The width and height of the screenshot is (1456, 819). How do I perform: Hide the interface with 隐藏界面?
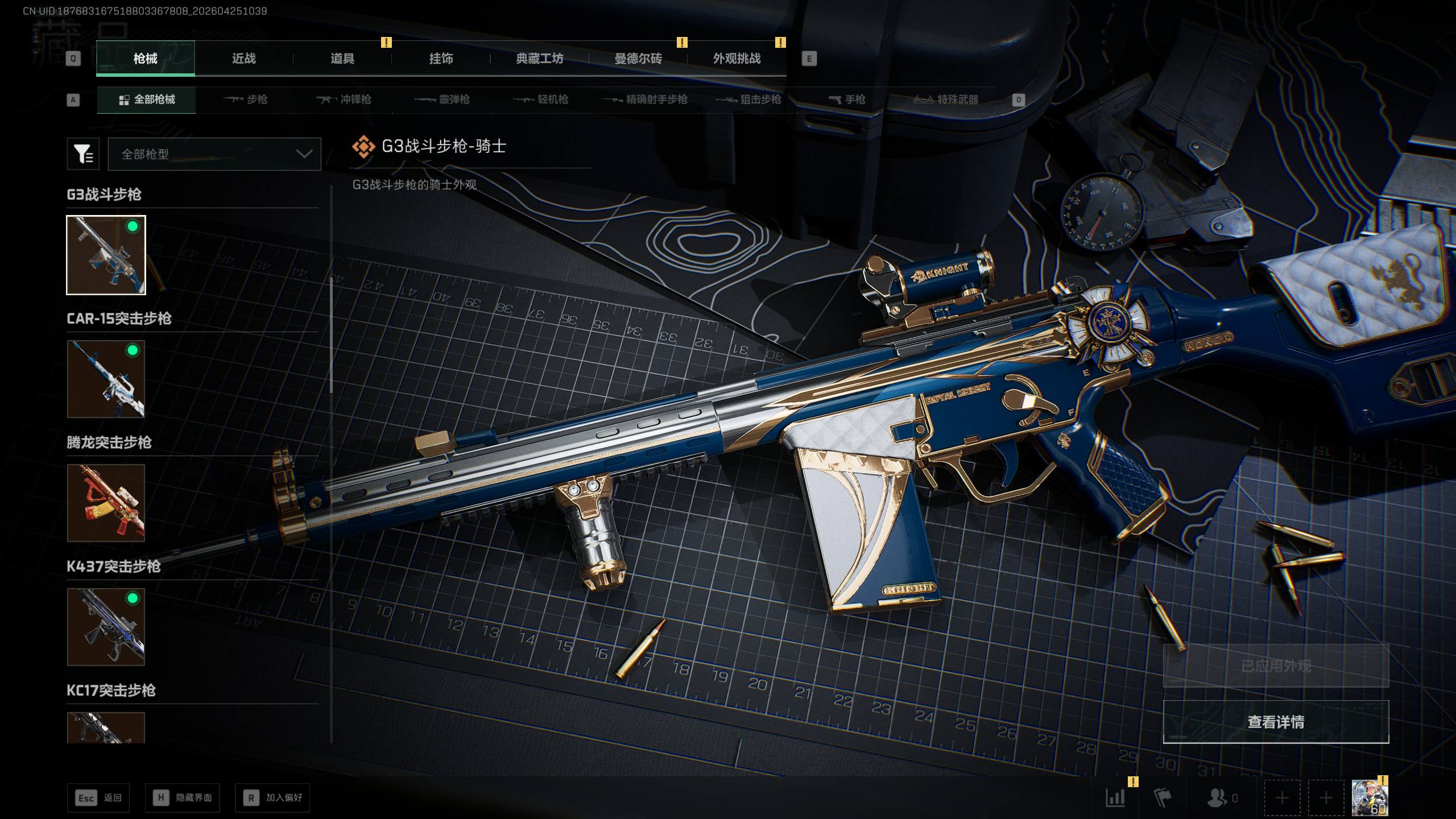183,798
